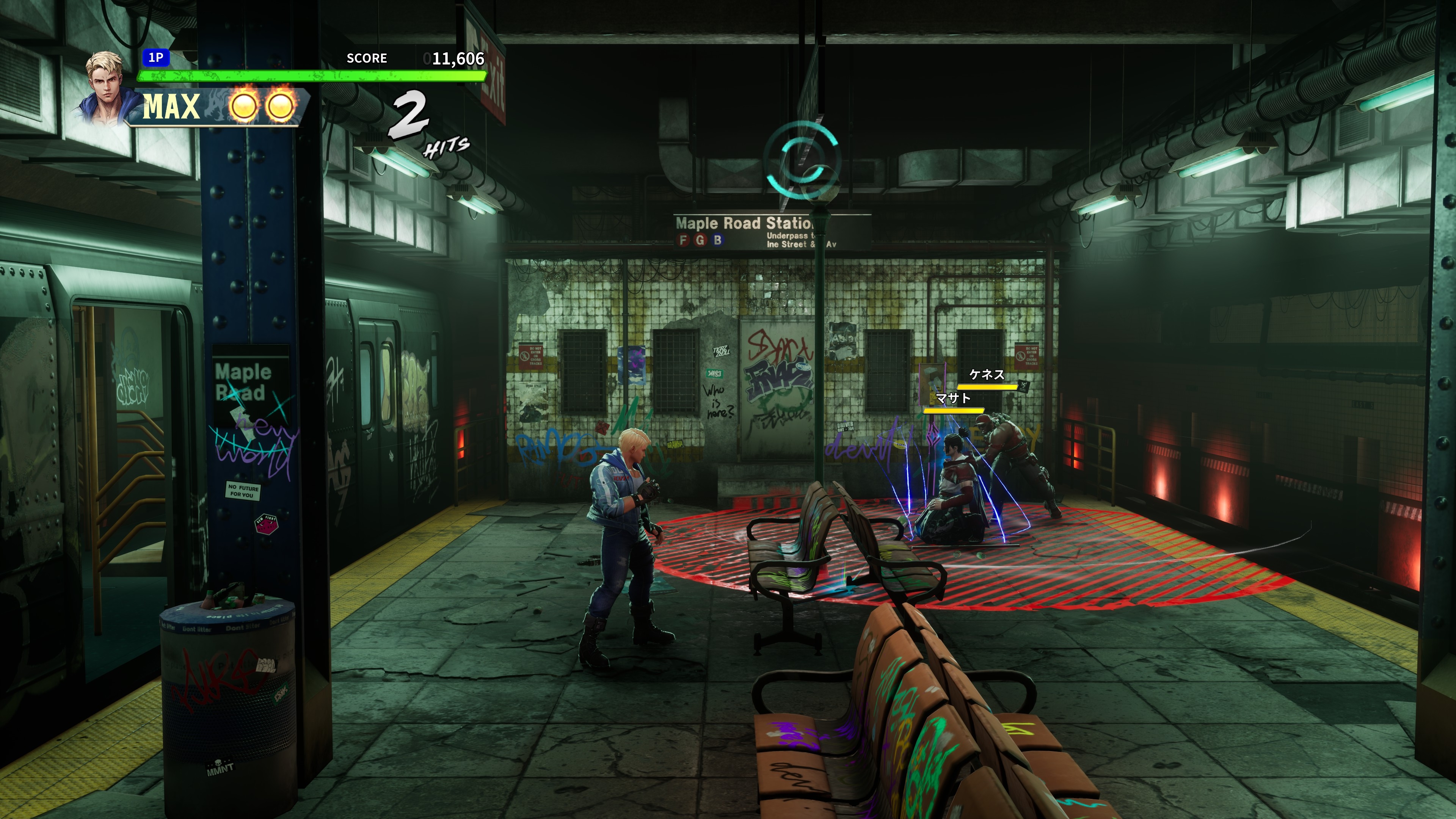The width and height of the screenshot is (1456, 819).
Task: Select the 1P player badge
Action: tap(155, 57)
